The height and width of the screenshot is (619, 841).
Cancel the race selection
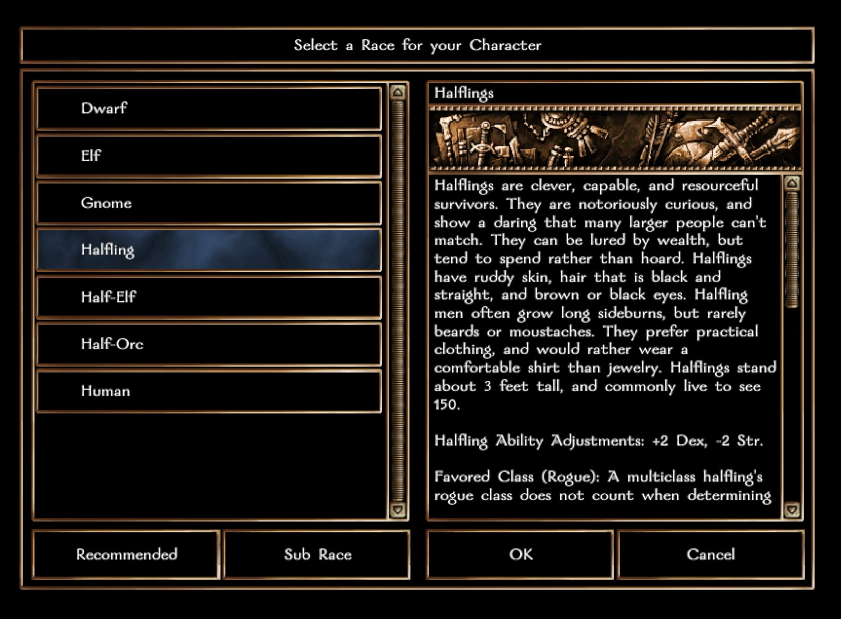711,554
